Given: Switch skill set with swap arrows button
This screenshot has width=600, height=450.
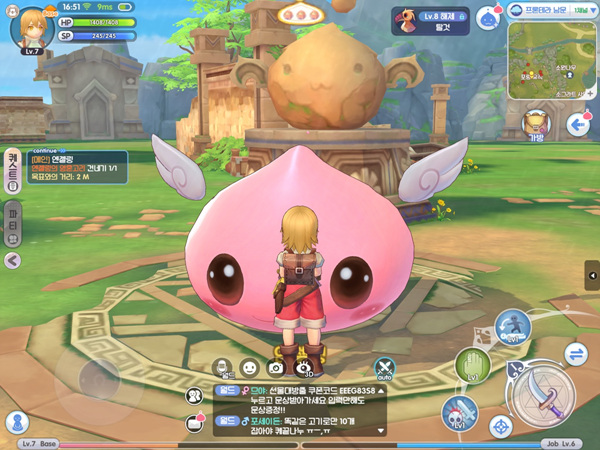Looking at the screenshot, I should (x=575, y=353).
